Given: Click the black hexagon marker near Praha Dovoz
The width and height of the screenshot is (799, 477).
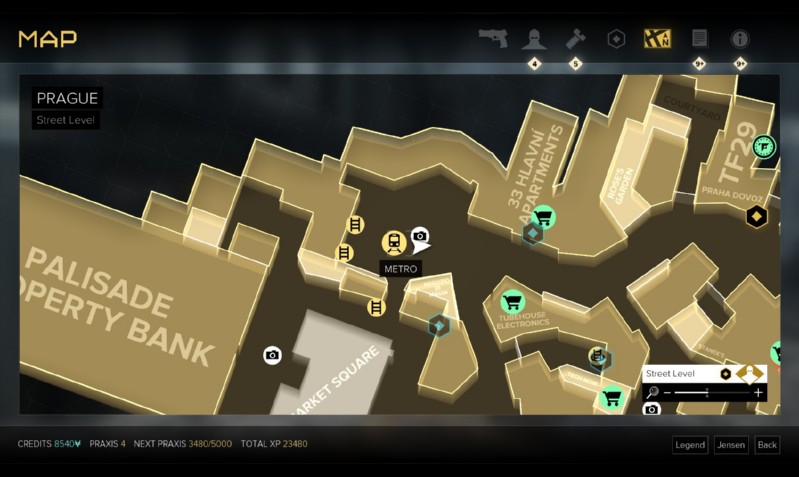Looking at the screenshot, I should [x=757, y=216].
